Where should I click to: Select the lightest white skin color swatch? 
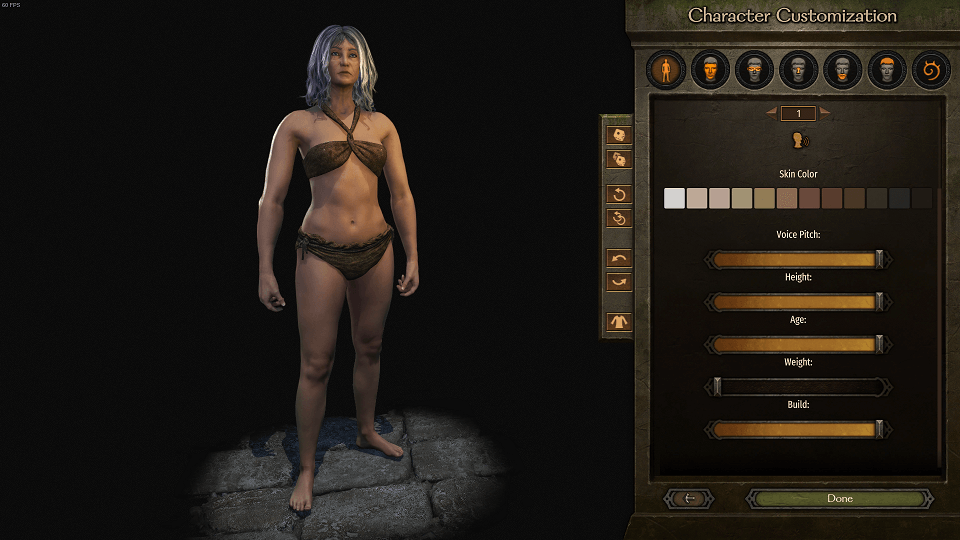(675, 198)
